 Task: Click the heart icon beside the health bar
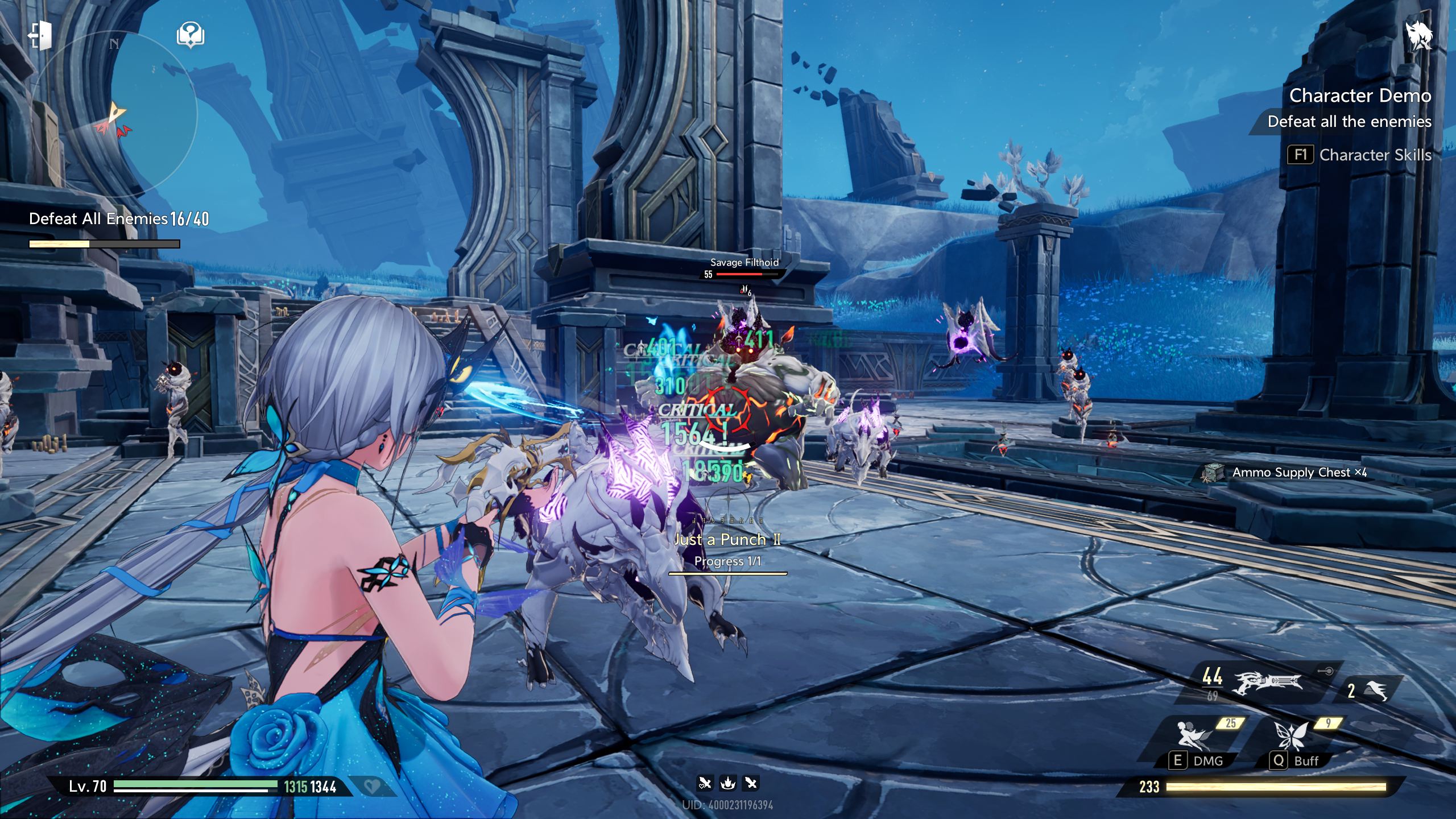coord(373,787)
